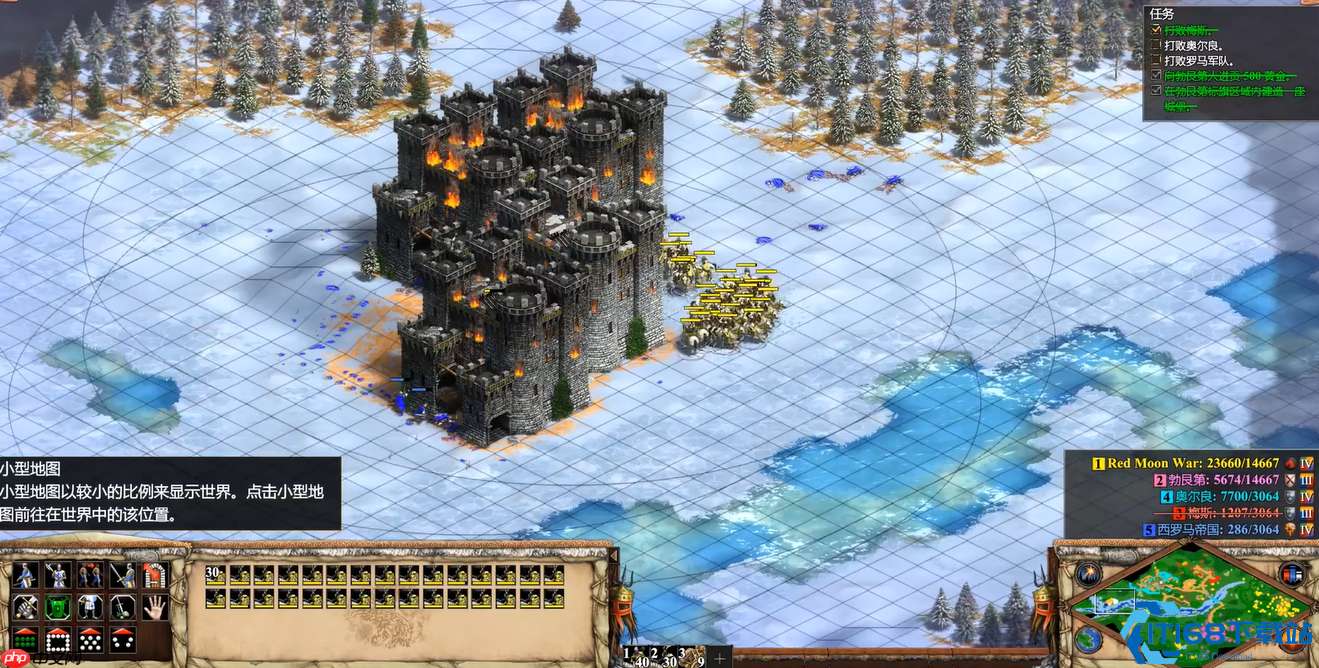Viewport: 1319px width, 668px height.
Task: Toggle the minimap's colored-banners display button
Action: tap(1291, 574)
